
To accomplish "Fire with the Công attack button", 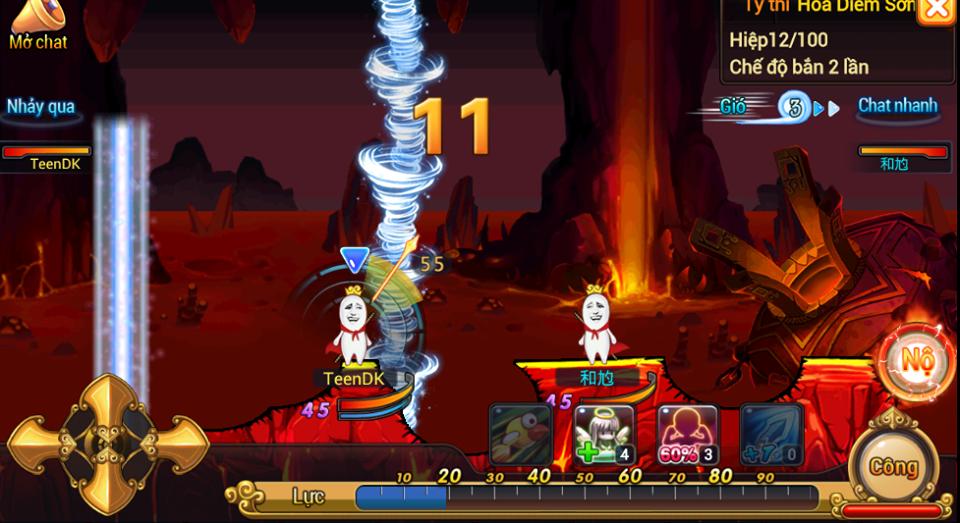I will [892, 466].
